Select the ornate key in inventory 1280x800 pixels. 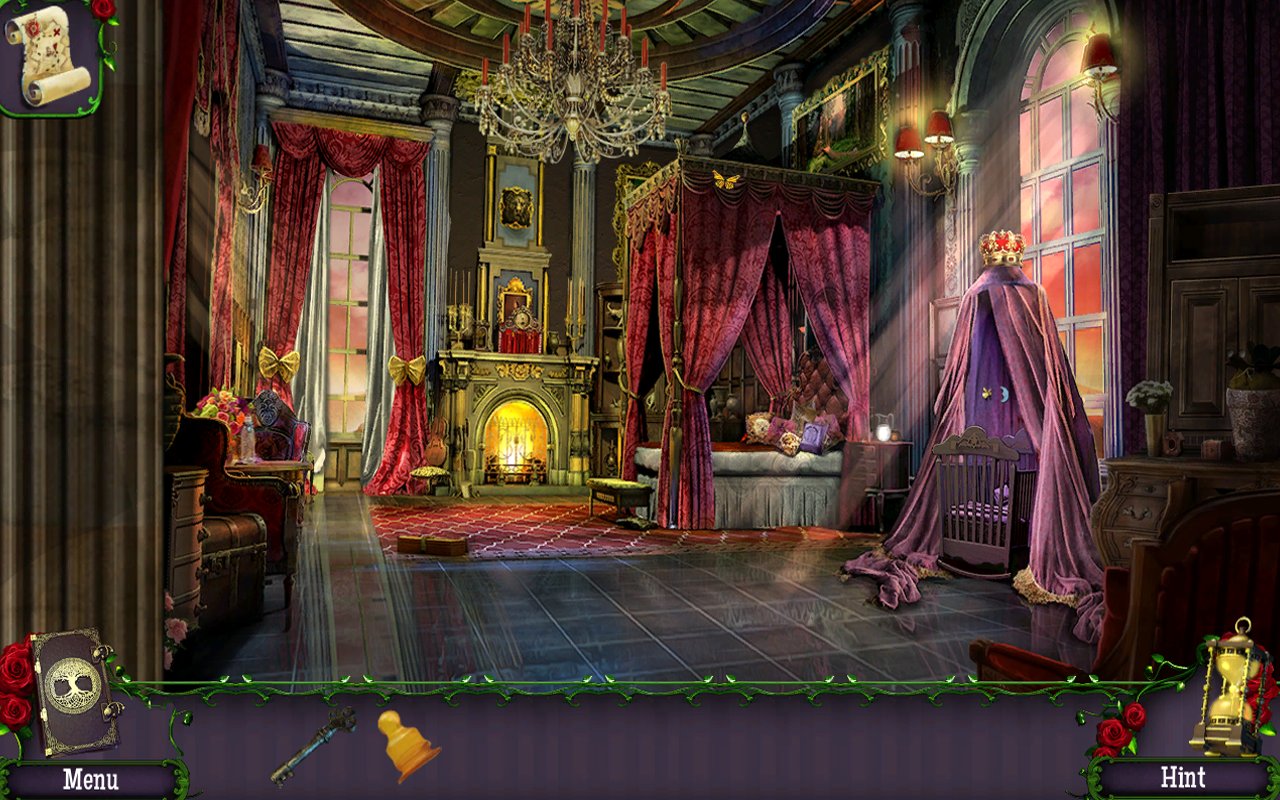(313, 745)
